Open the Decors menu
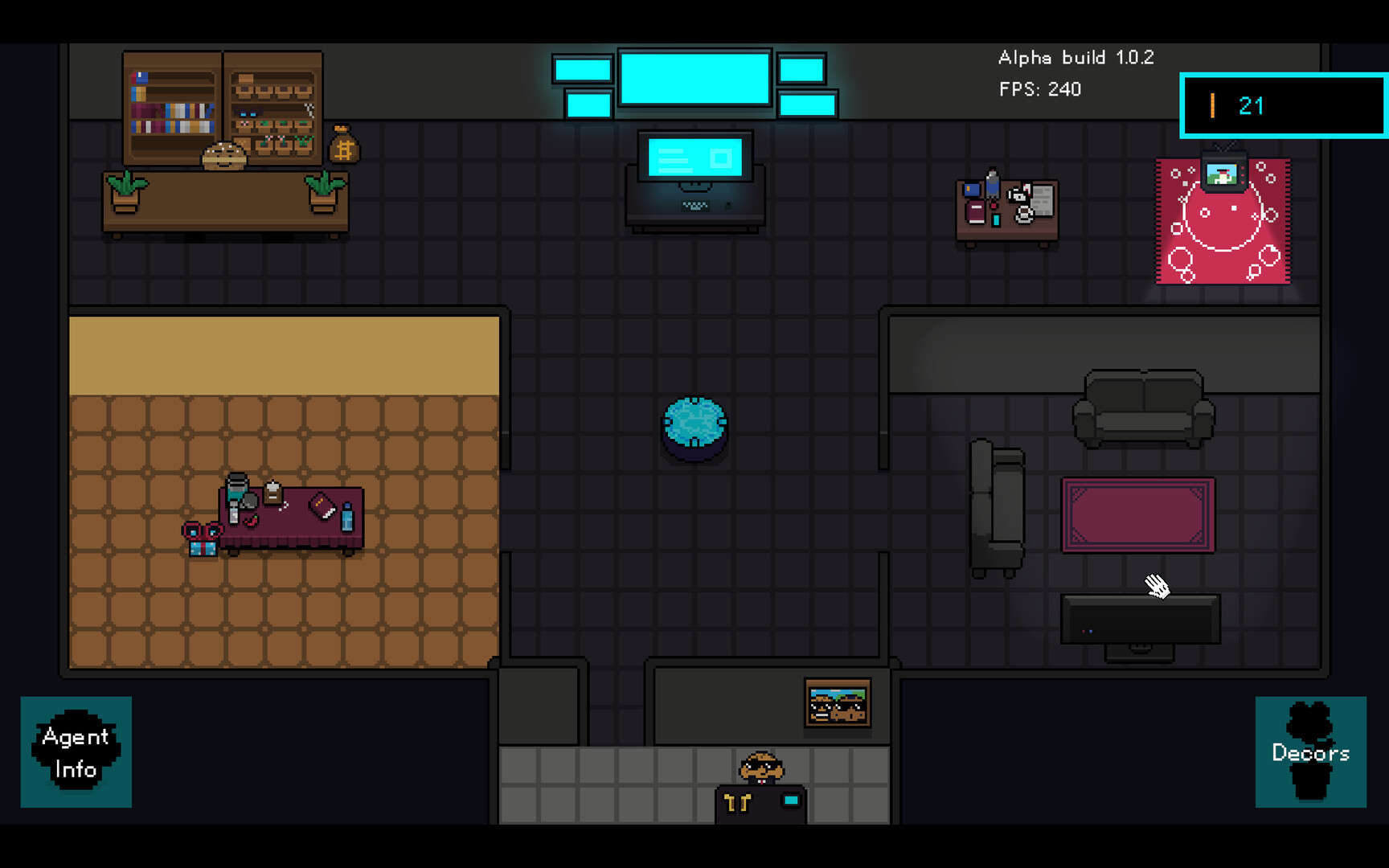 pos(1312,753)
